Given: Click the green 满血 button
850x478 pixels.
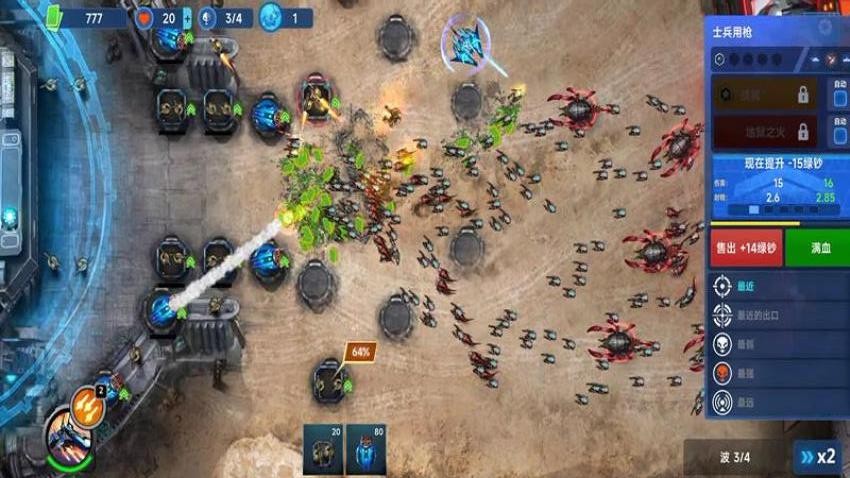Looking at the screenshot, I should [x=817, y=247].
